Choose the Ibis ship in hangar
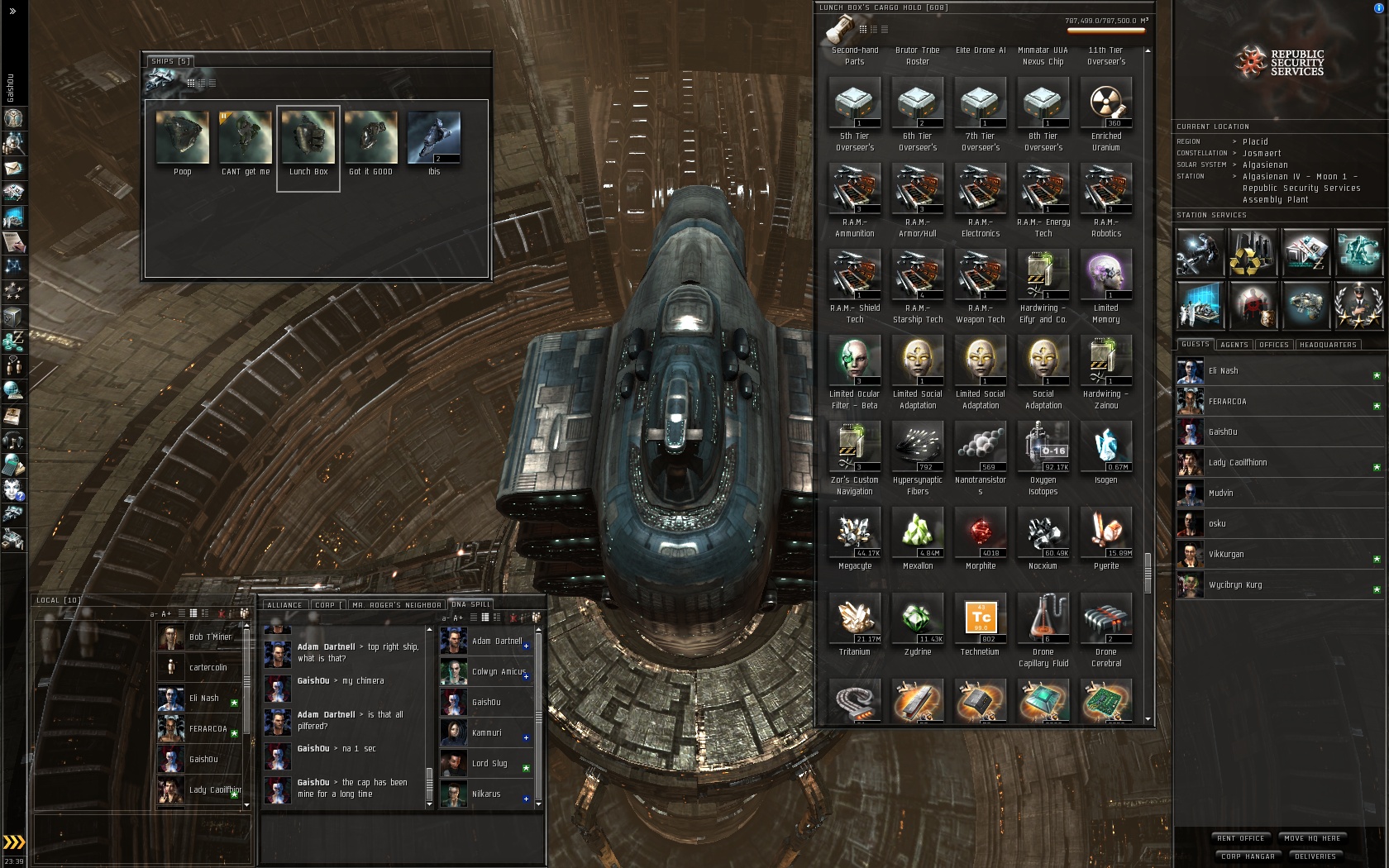The height and width of the screenshot is (868, 1389). point(434,139)
